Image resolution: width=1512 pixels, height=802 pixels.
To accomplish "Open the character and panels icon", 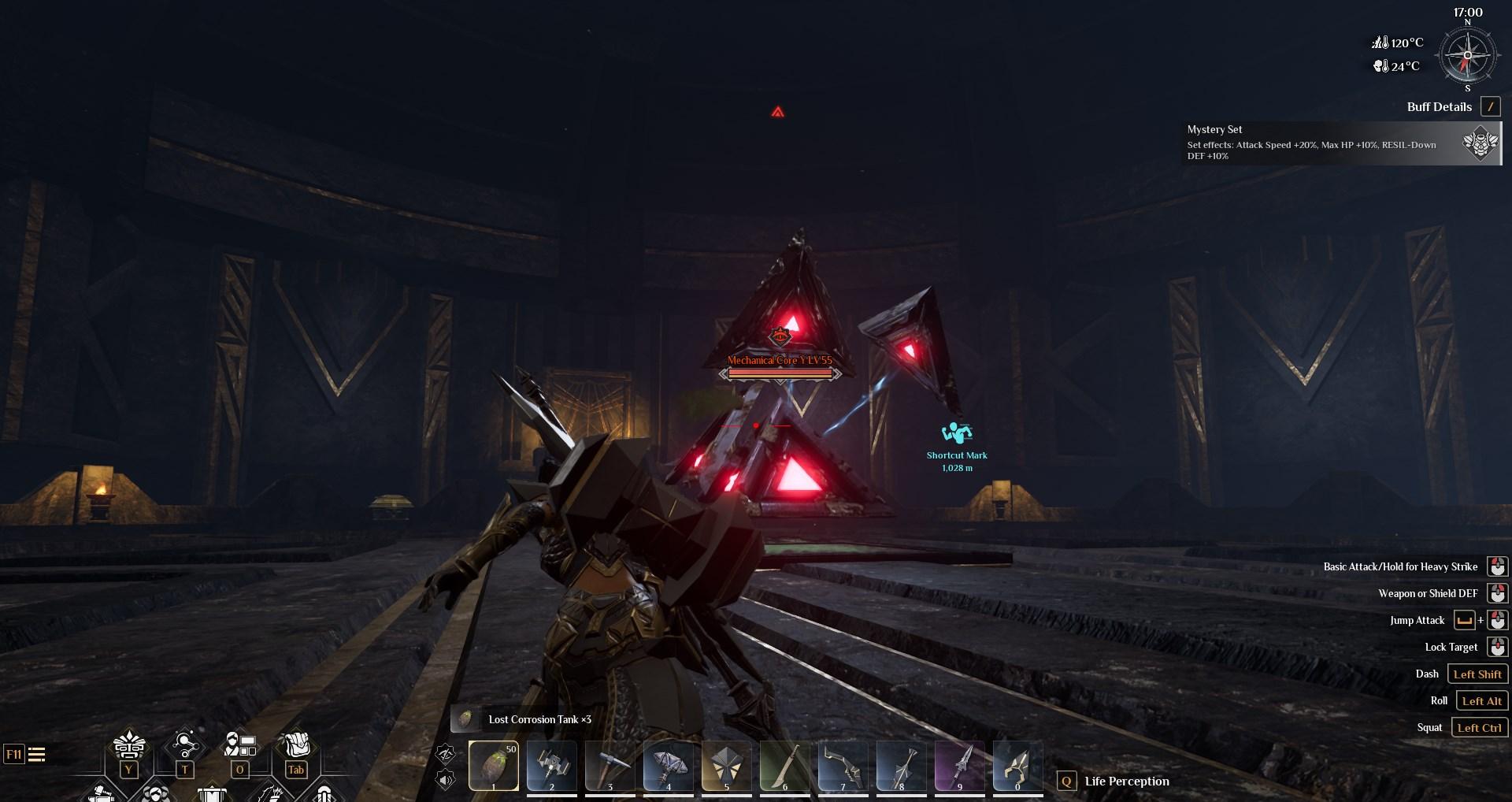I will [240, 746].
